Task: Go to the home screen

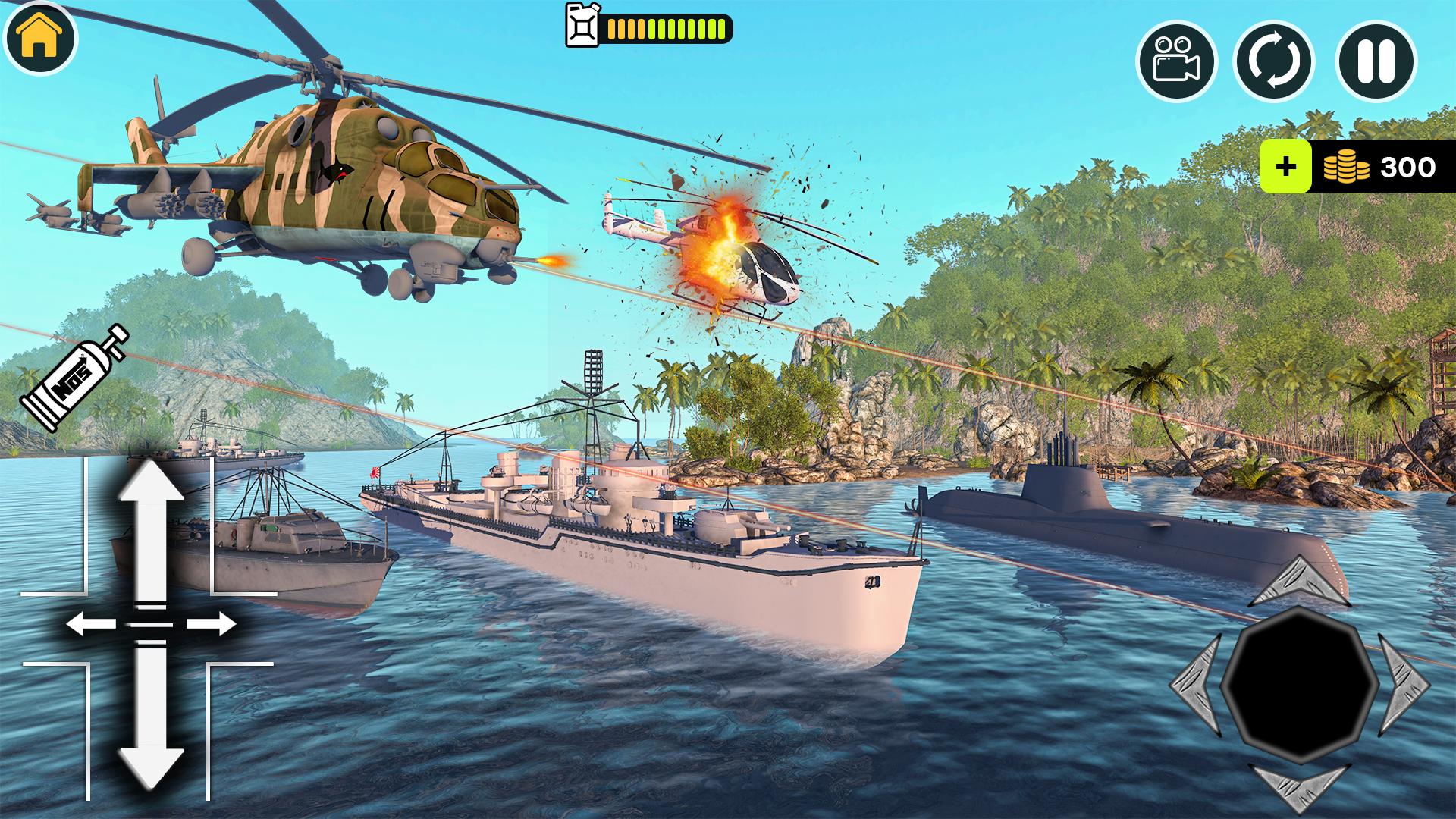Action: (x=40, y=38)
